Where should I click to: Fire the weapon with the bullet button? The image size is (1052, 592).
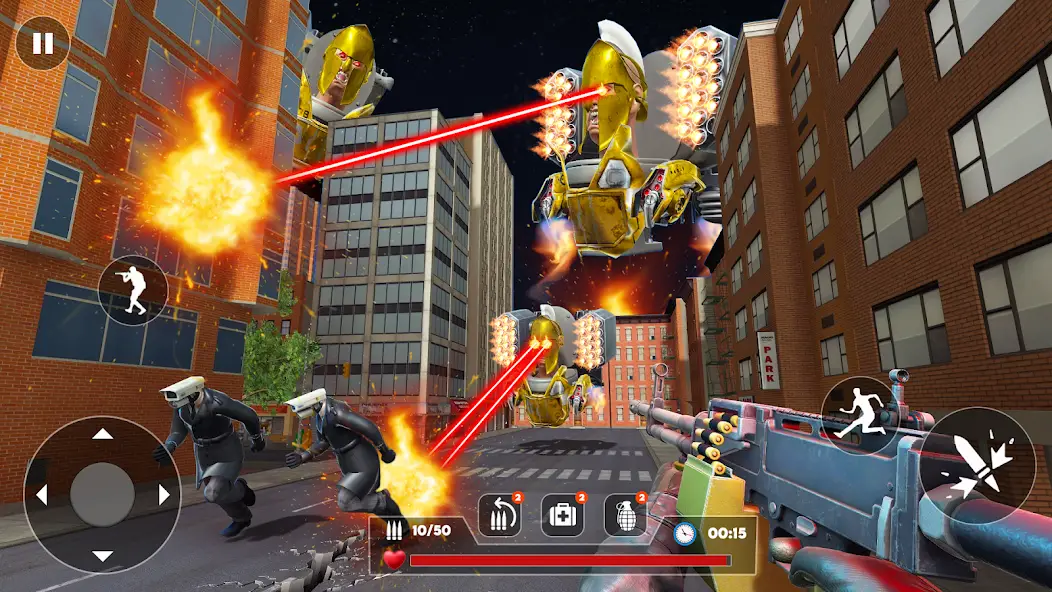977,466
